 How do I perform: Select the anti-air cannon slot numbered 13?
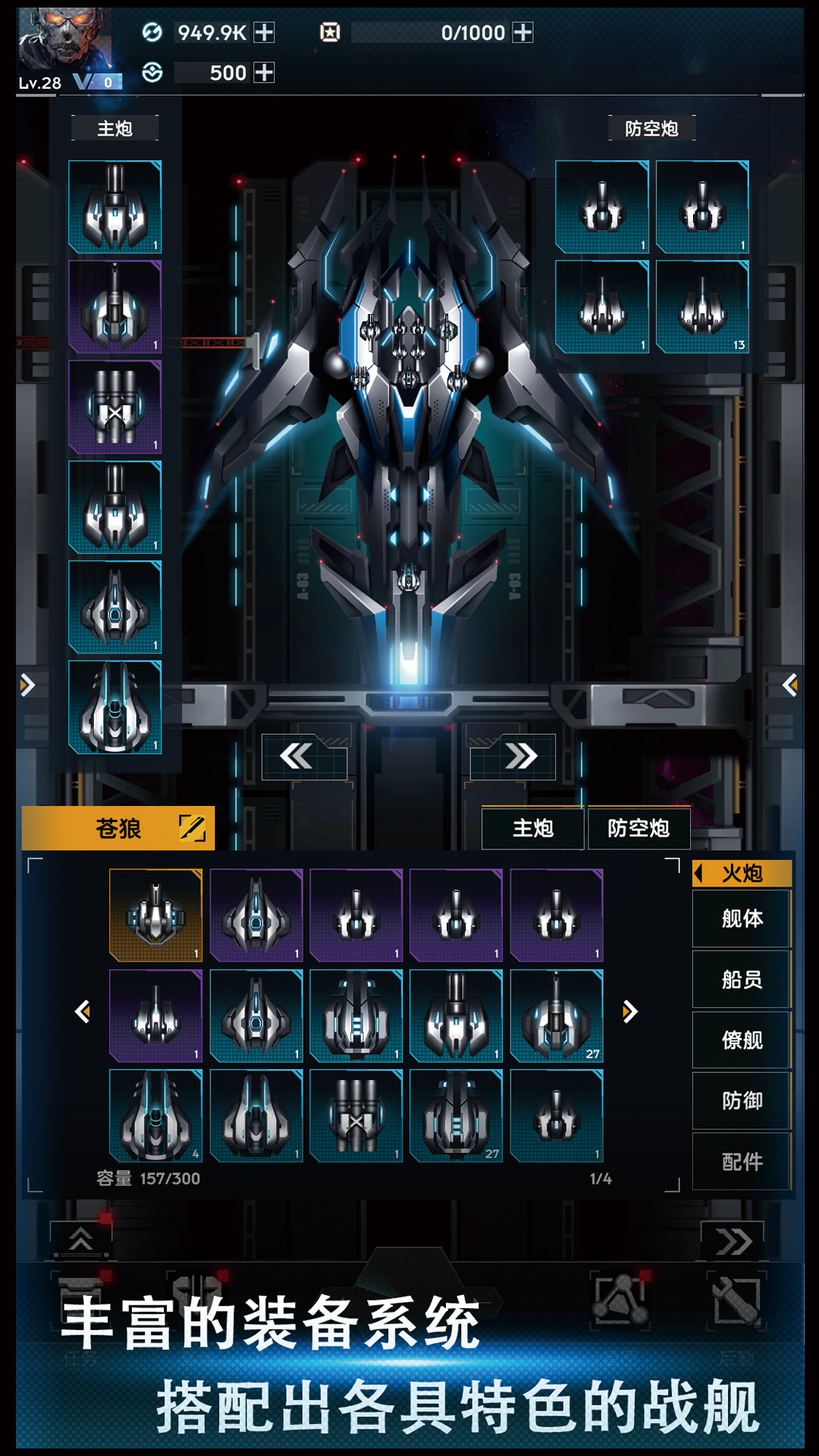(x=702, y=306)
